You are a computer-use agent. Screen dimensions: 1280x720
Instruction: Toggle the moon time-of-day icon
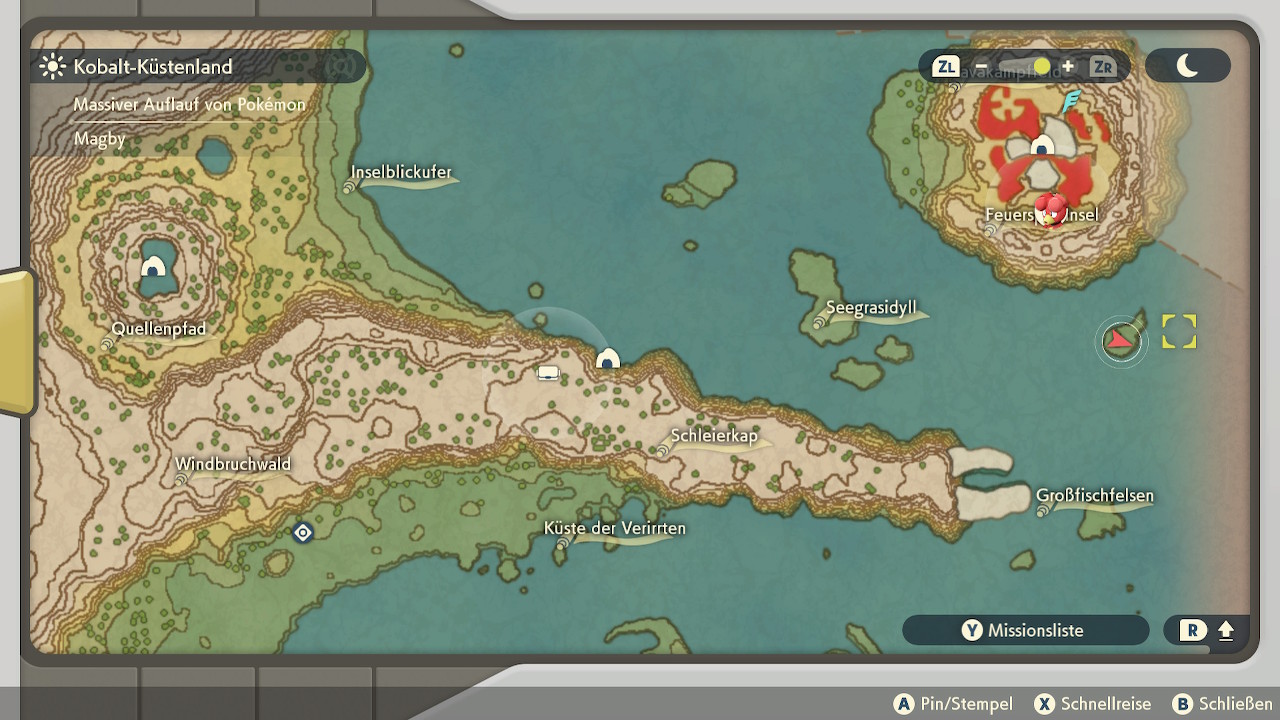tap(1187, 66)
